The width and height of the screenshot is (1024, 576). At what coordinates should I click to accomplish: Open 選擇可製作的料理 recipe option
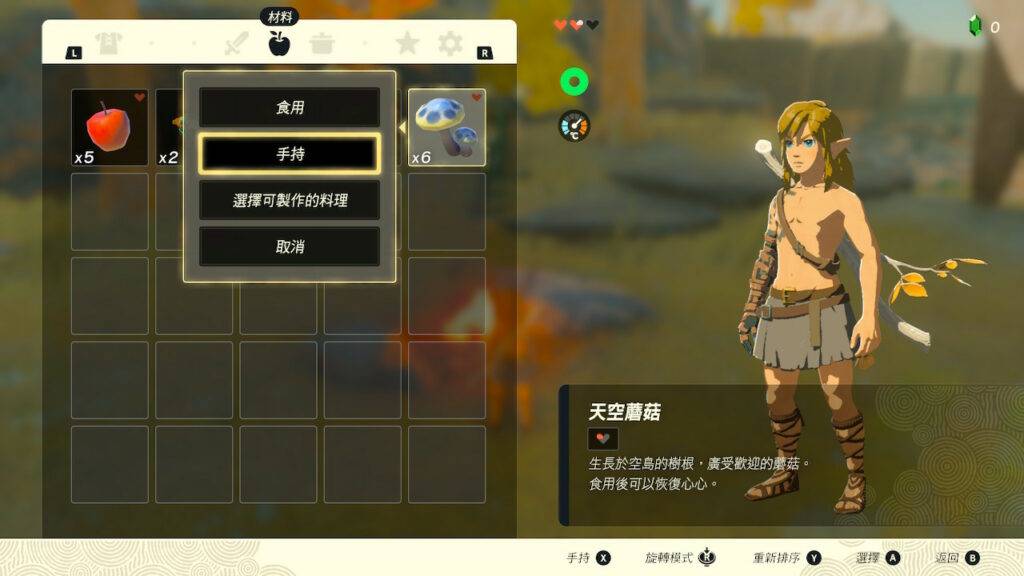tap(289, 200)
